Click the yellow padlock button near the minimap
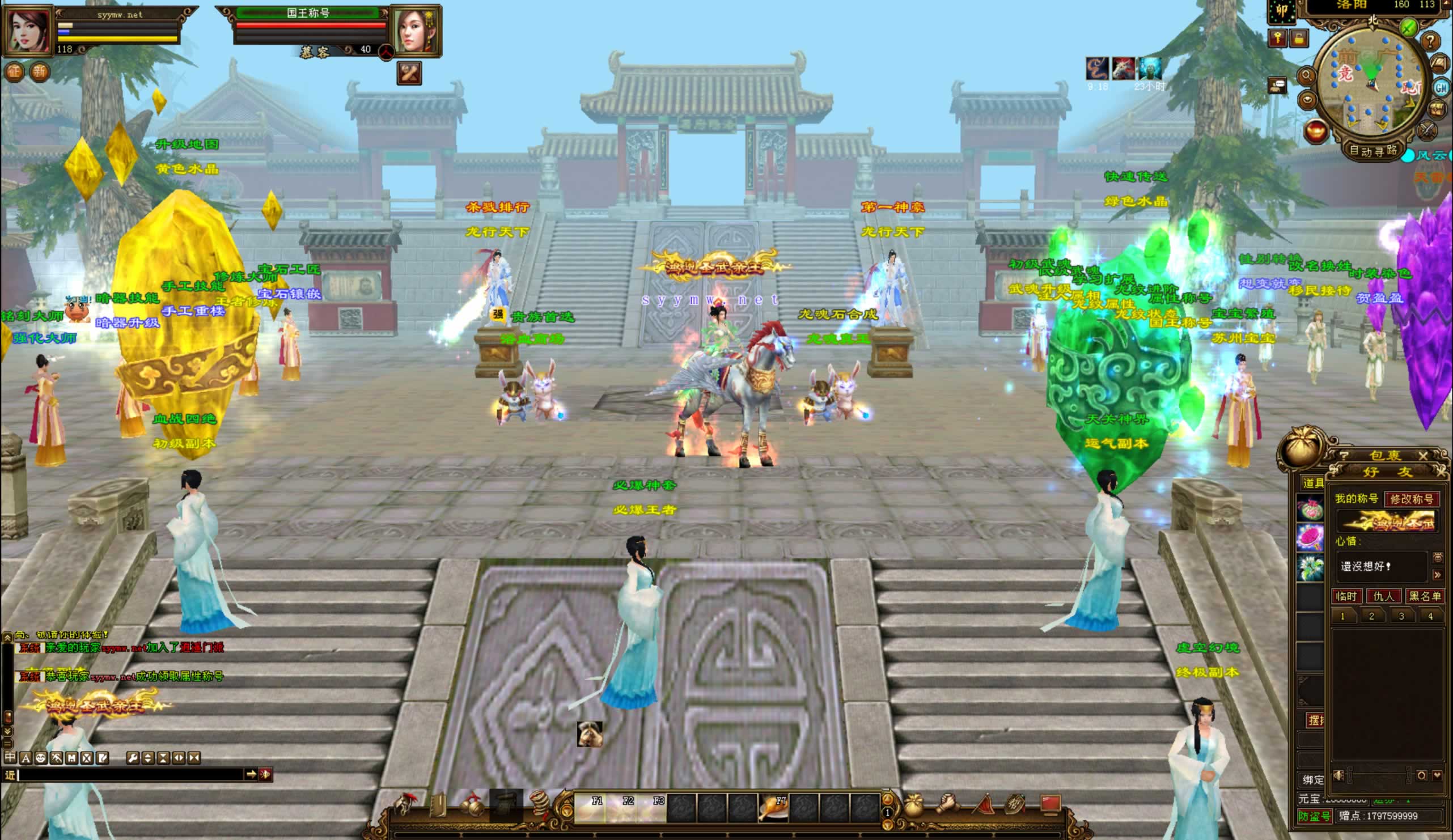The image size is (1453, 840). [1298, 39]
